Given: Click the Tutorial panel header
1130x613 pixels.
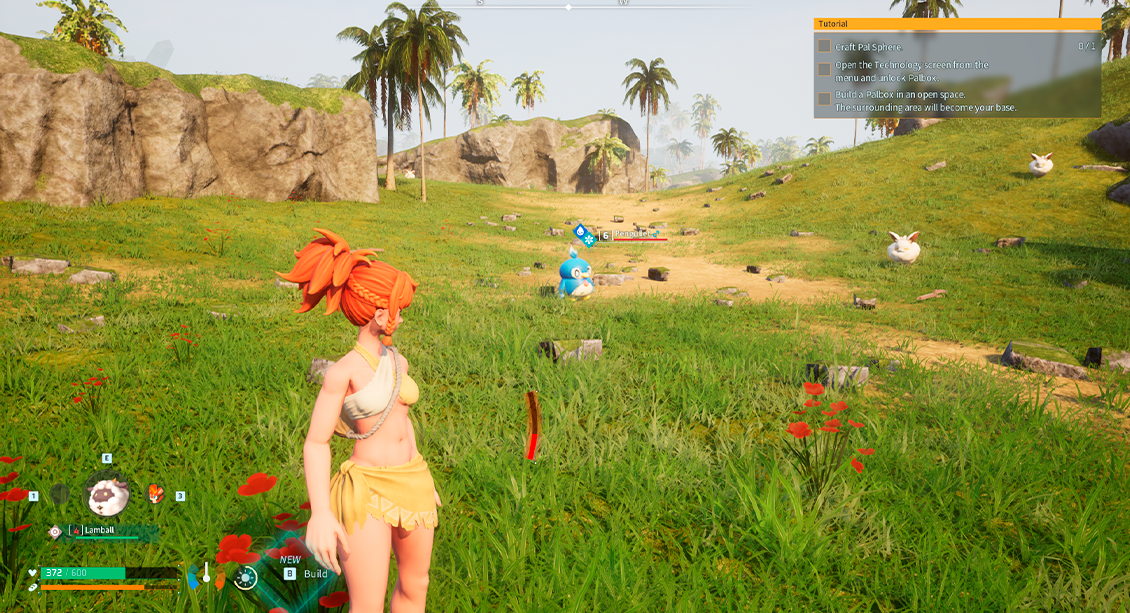Looking at the screenshot, I should [957, 24].
